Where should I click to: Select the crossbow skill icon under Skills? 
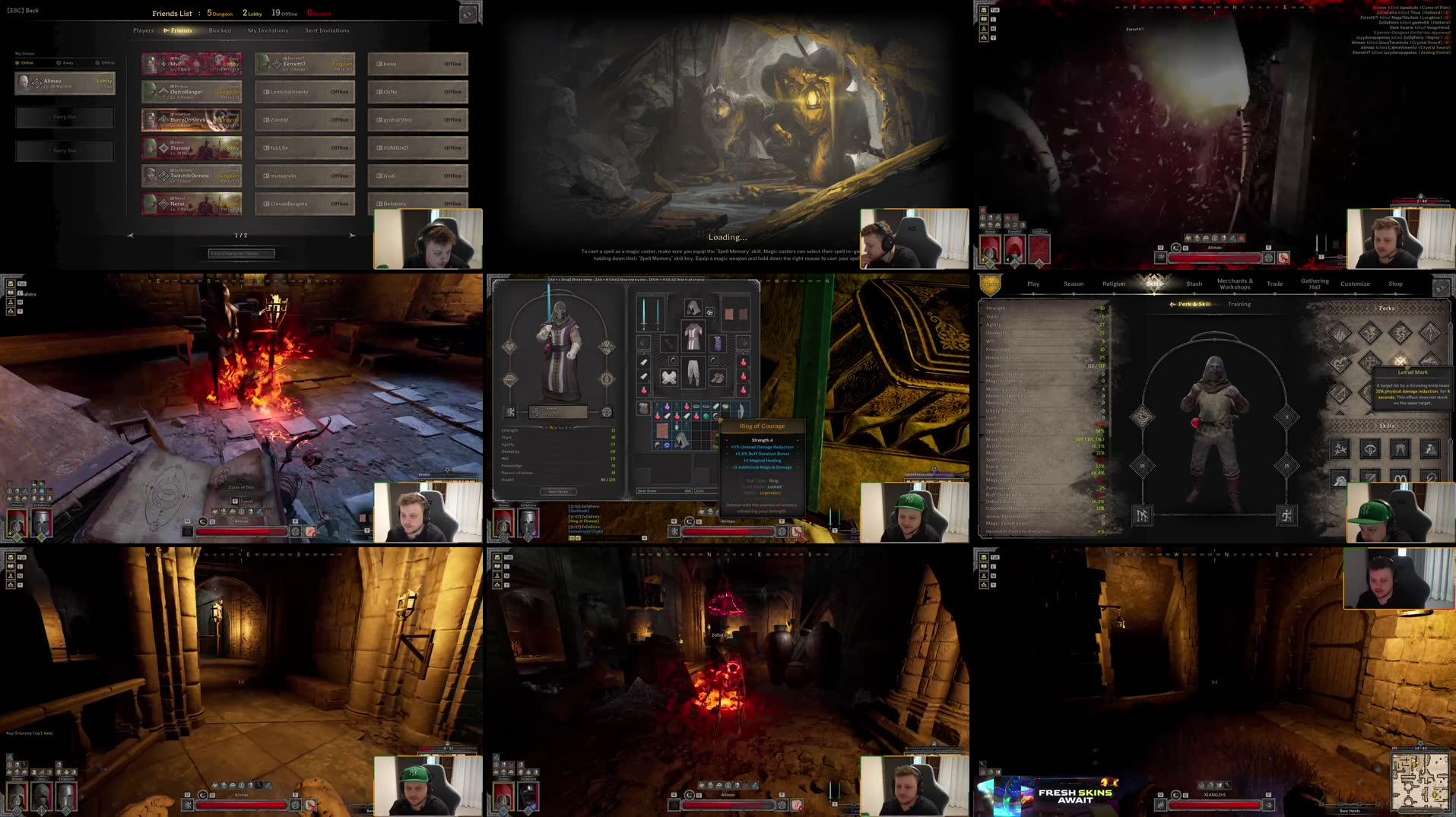pyautogui.click(x=1369, y=448)
